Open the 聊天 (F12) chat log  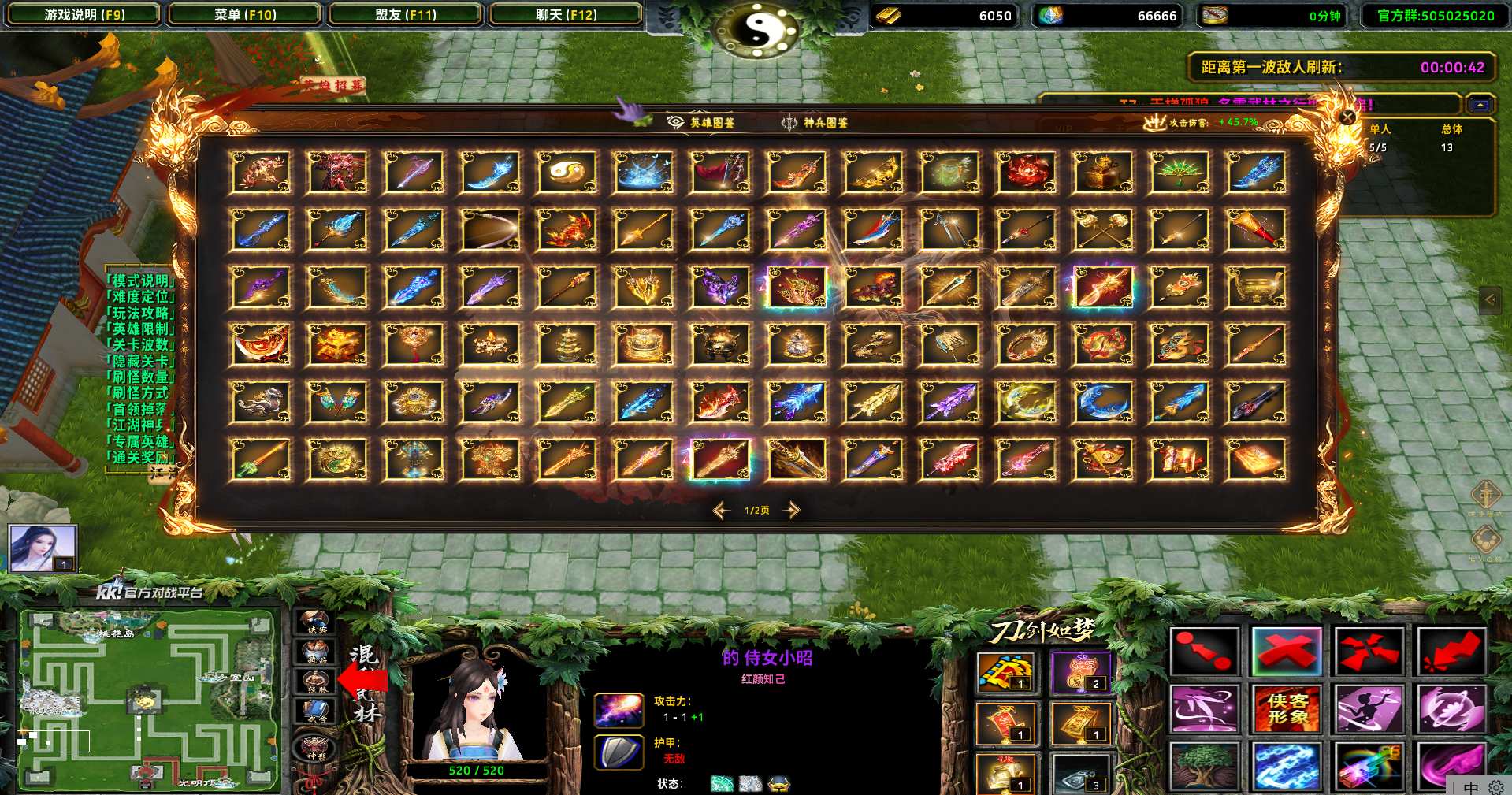(566, 15)
